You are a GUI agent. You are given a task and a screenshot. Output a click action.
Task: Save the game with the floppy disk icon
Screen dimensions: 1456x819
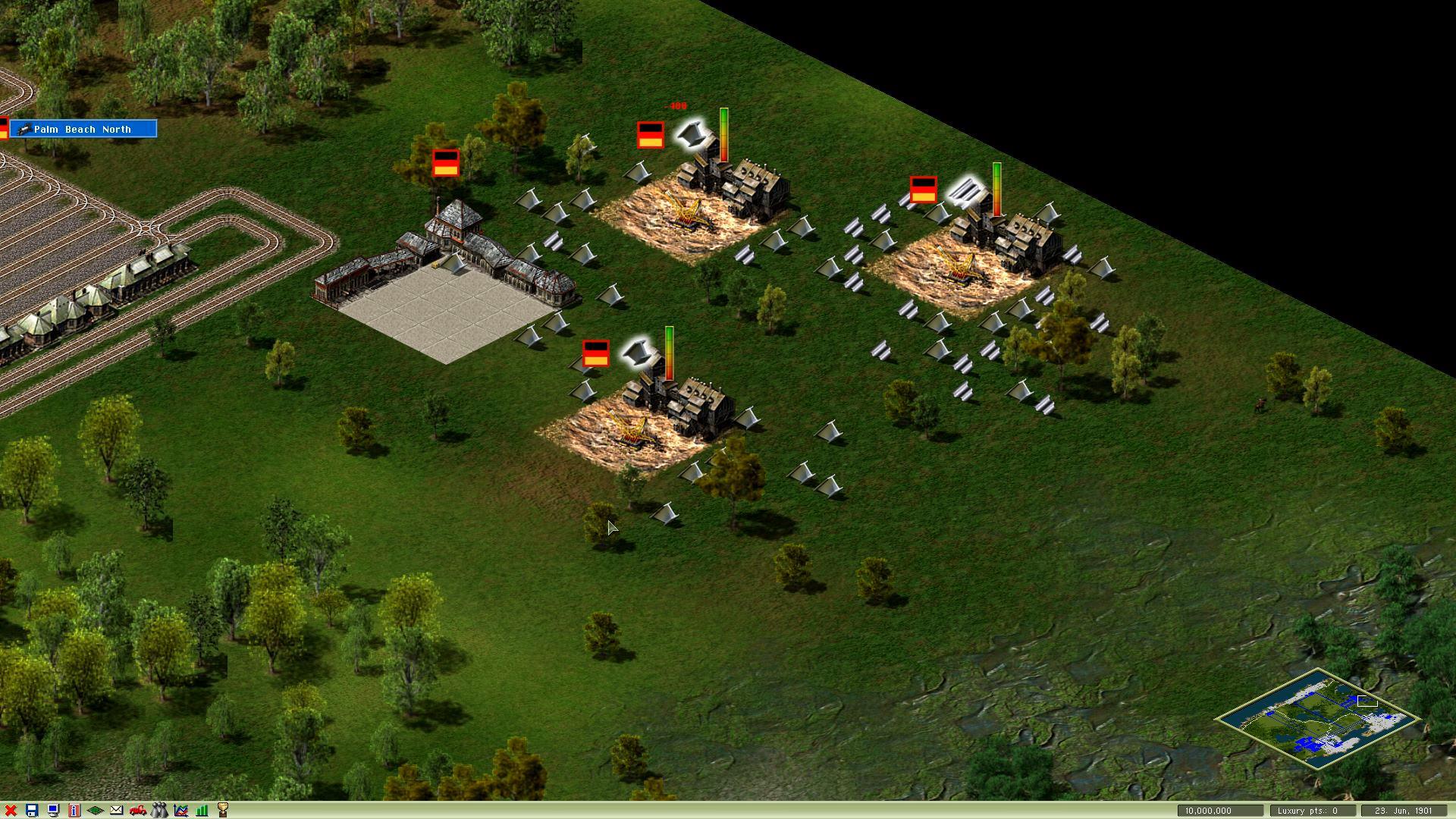[32, 811]
